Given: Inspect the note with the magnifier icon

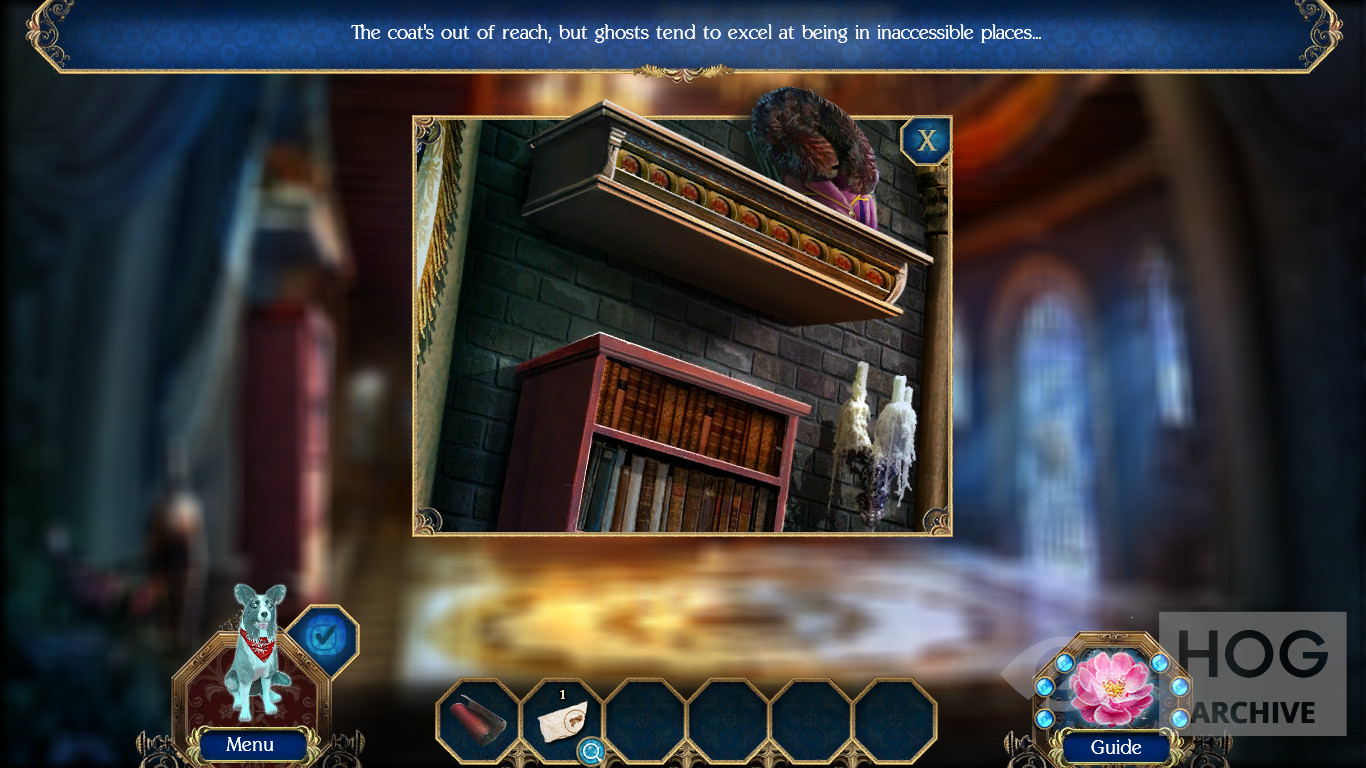Looking at the screenshot, I should click(x=591, y=751).
